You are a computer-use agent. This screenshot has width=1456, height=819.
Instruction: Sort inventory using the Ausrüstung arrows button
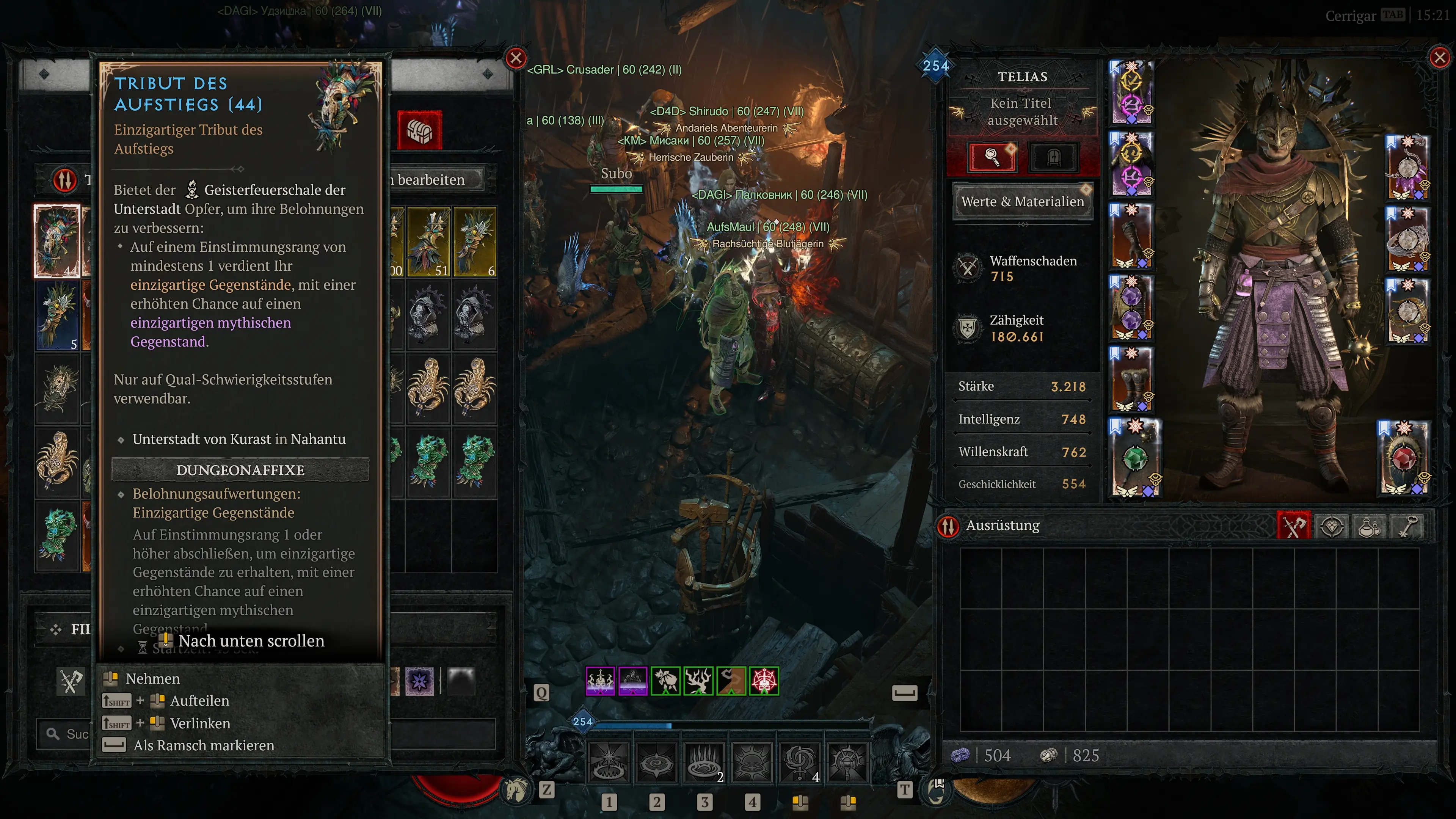click(948, 526)
